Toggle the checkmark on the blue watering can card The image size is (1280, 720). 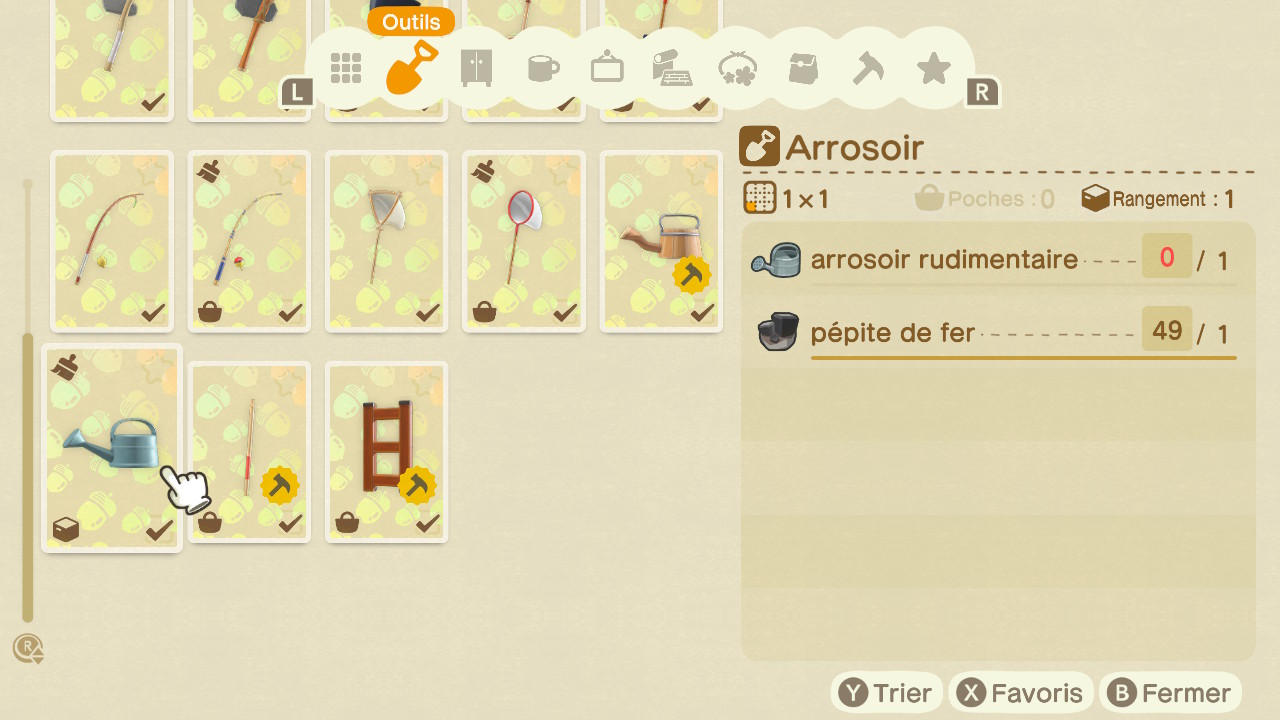coord(158,530)
